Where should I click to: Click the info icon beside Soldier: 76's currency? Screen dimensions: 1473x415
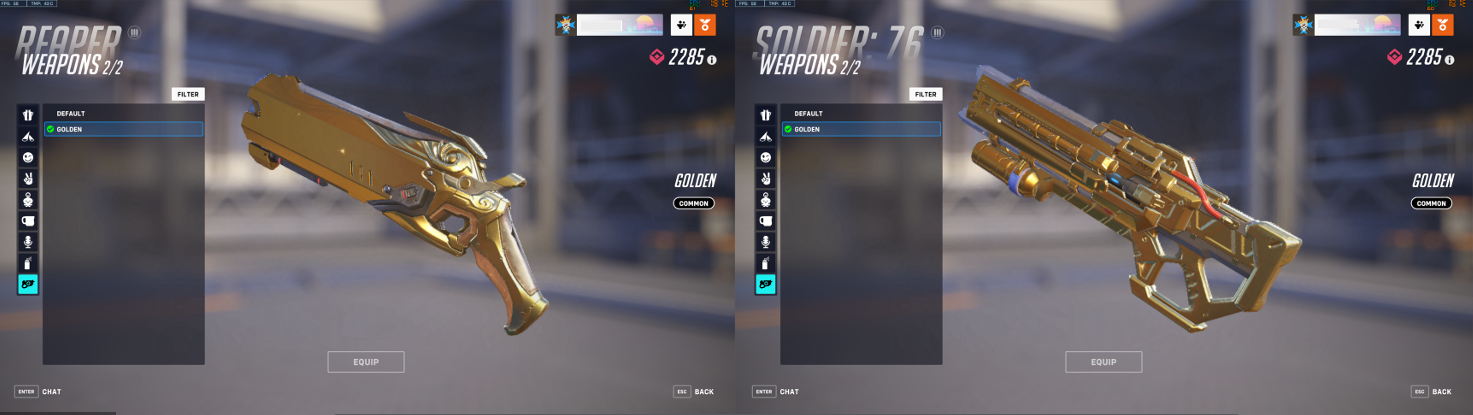coord(1449,60)
